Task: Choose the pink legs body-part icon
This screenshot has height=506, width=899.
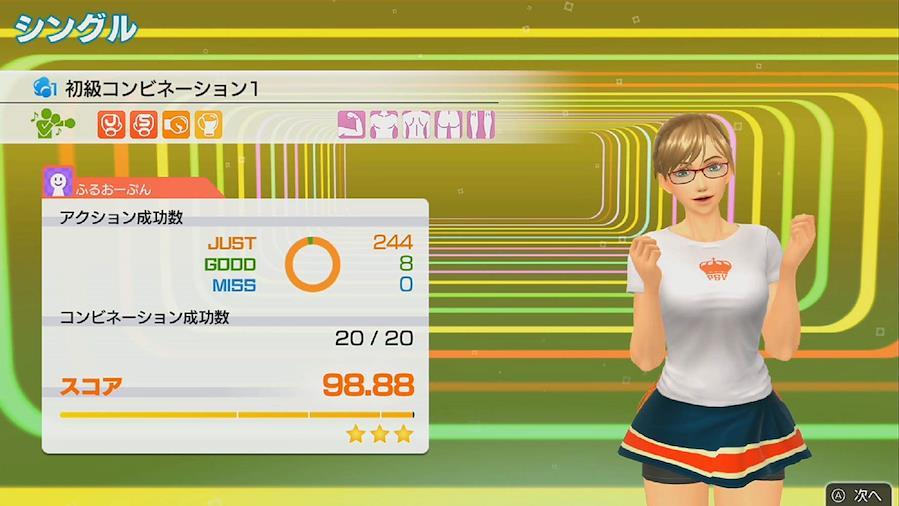Action: [x=482, y=125]
